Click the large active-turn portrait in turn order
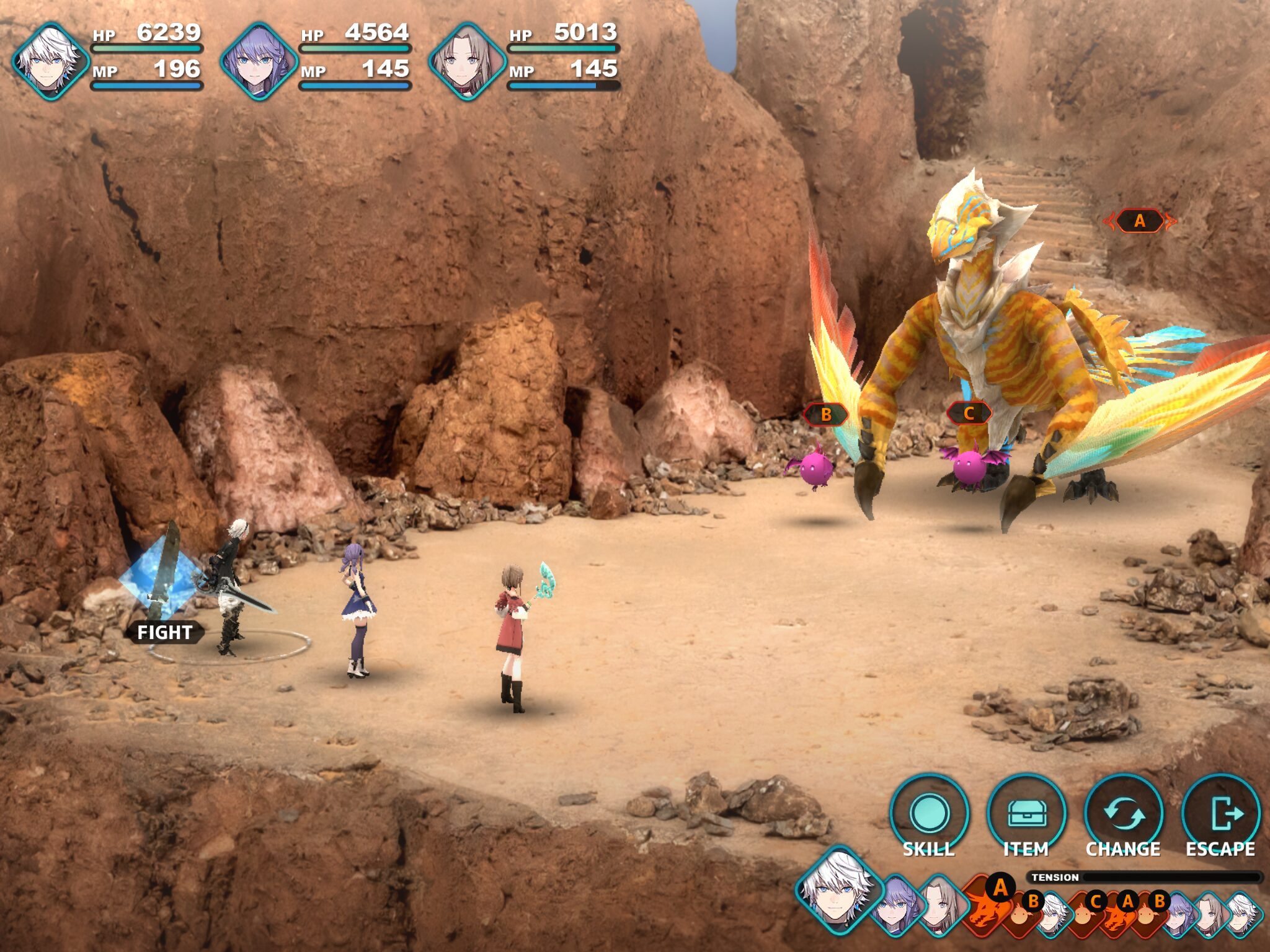The height and width of the screenshot is (952, 1270). pos(837,889)
